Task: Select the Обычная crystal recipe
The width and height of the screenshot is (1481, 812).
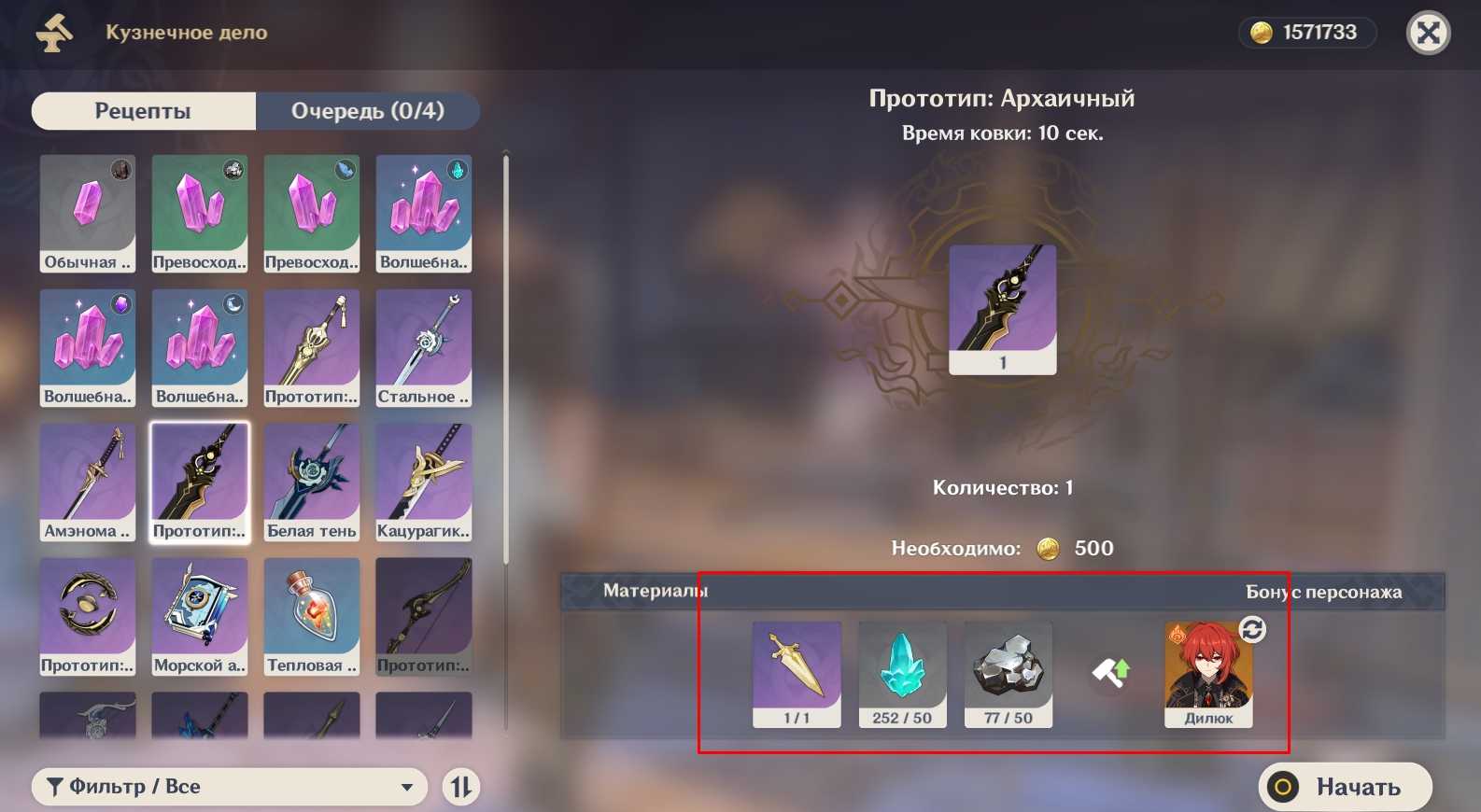Action: click(x=88, y=213)
